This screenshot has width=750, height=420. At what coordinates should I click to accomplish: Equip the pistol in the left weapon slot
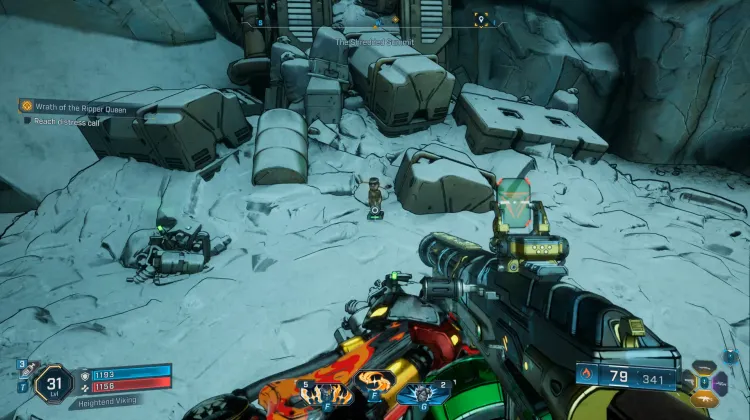click(x=691, y=381)
